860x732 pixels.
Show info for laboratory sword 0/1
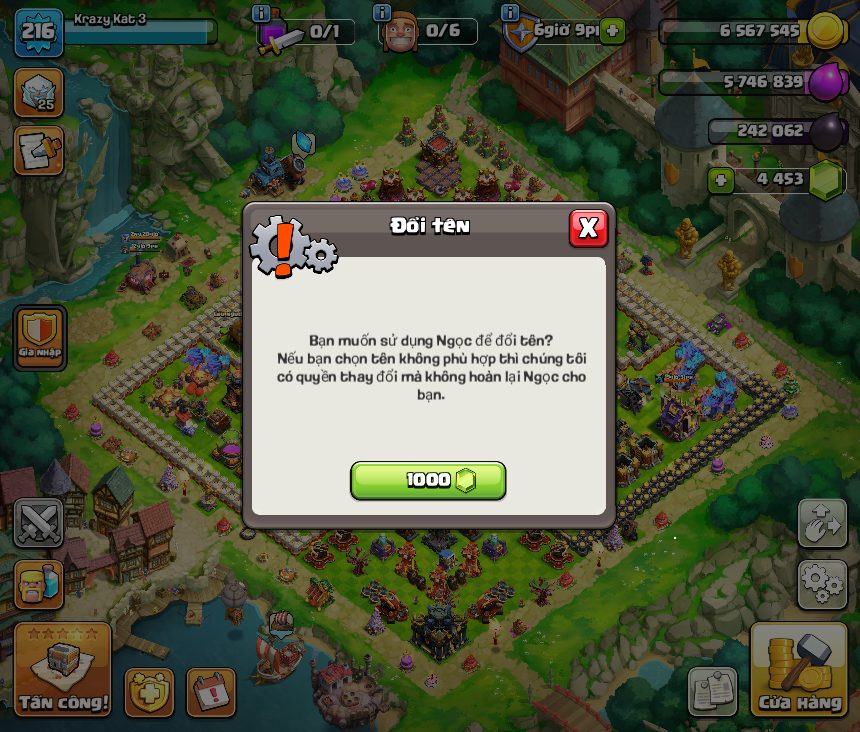click(262, 13)
